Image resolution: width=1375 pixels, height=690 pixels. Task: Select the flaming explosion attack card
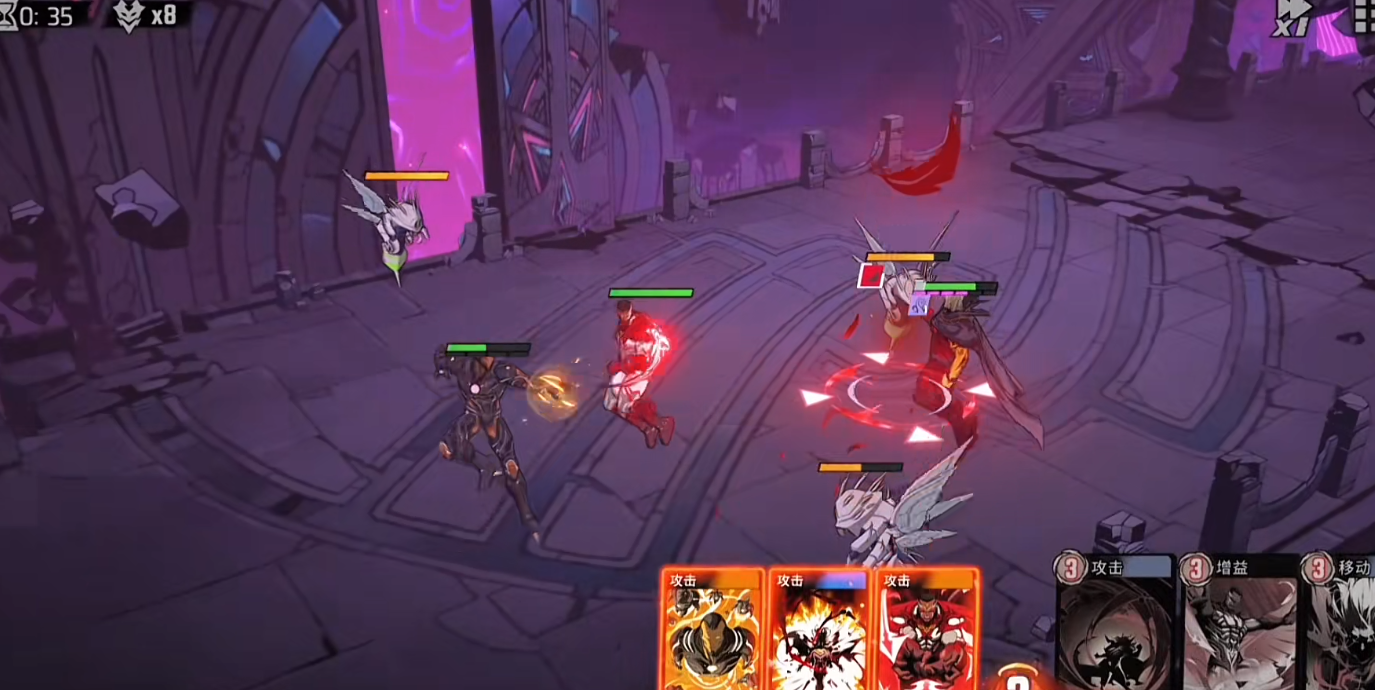(820, 630)
